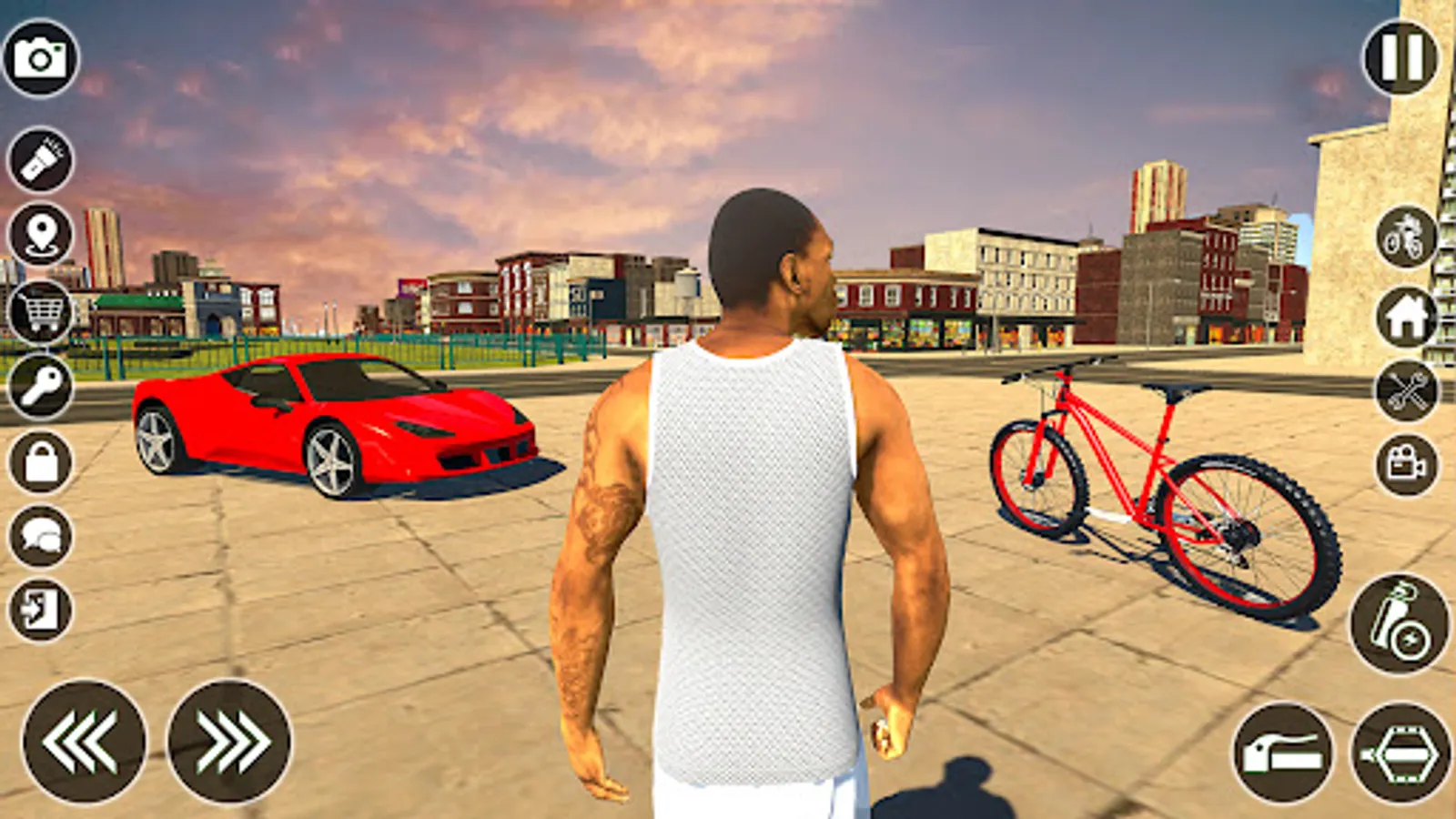Open the vehicle repair tools
The width and height of the screenshot is (1456, 819).
1404,393
